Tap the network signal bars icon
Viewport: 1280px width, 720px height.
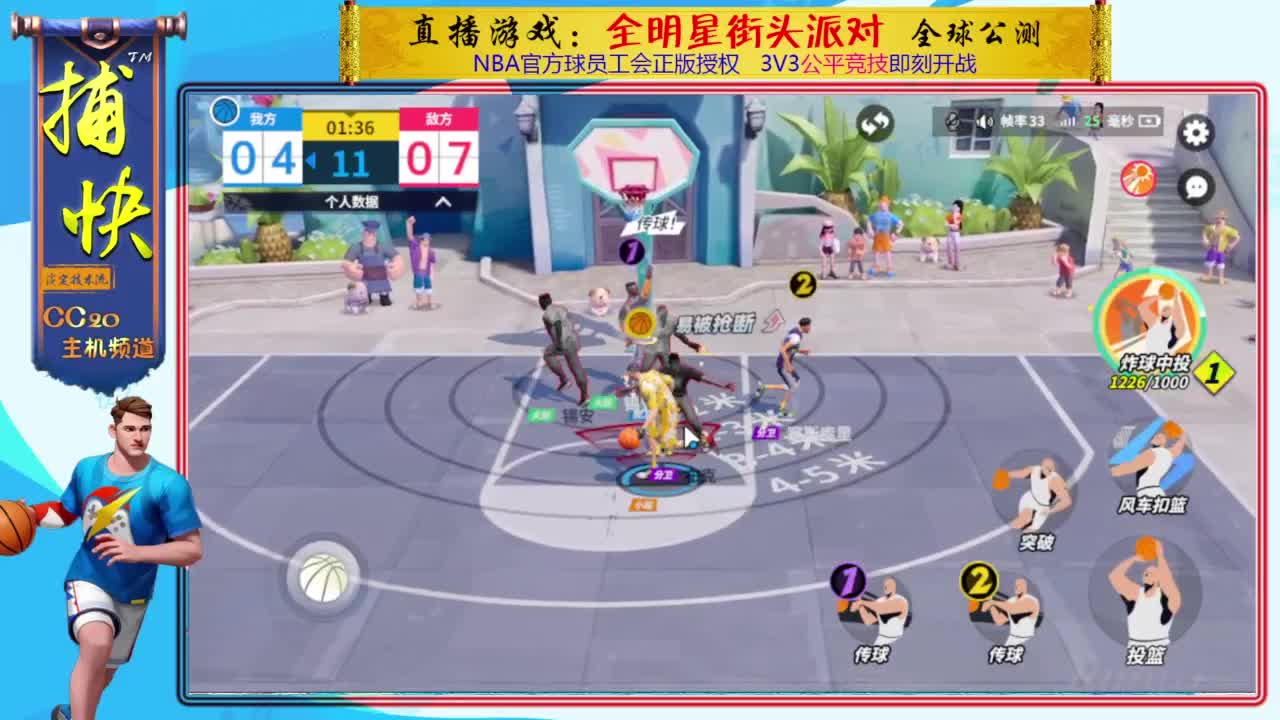tap(1068, 121)
